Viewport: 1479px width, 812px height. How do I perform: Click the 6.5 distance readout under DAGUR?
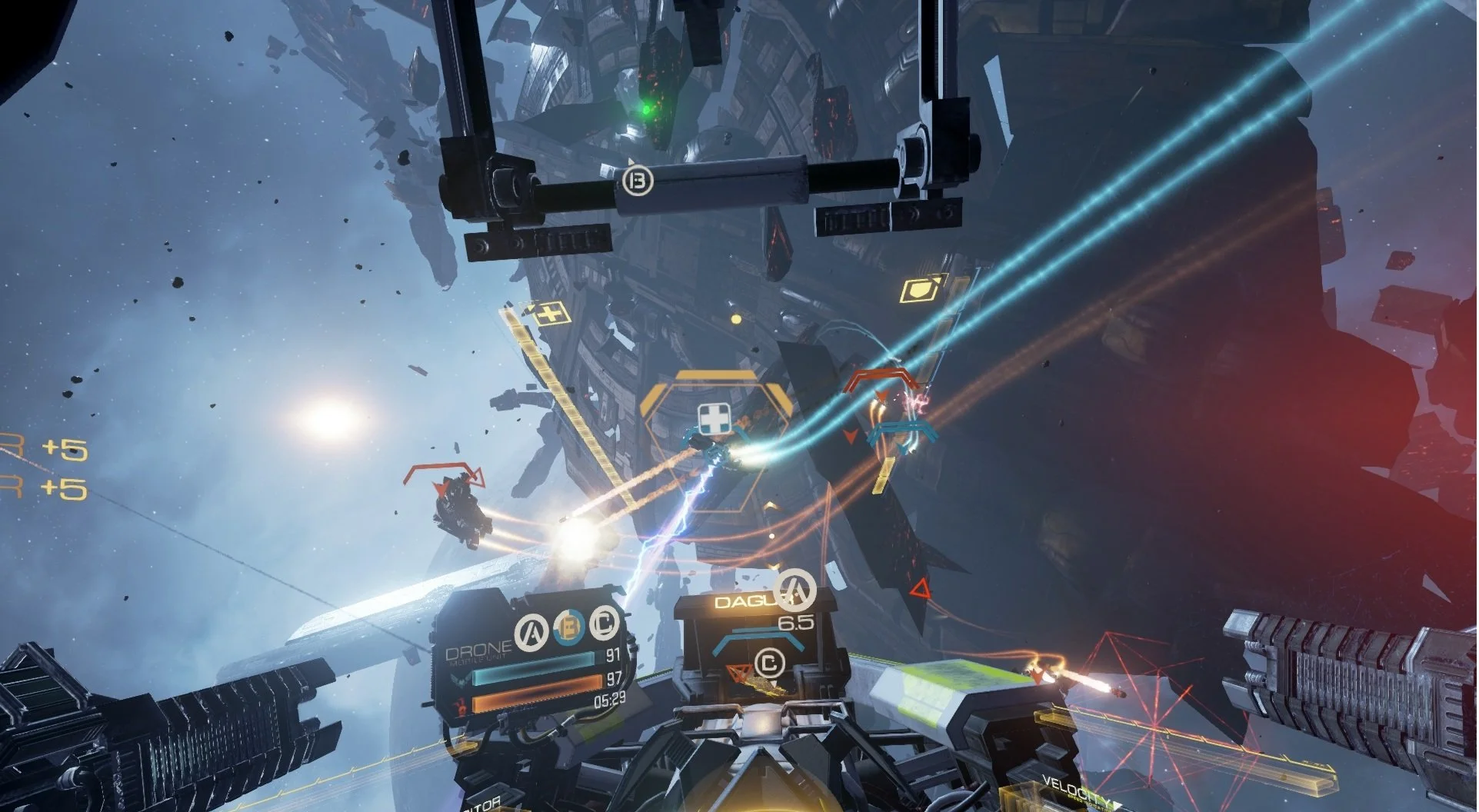tap(796, 623)
